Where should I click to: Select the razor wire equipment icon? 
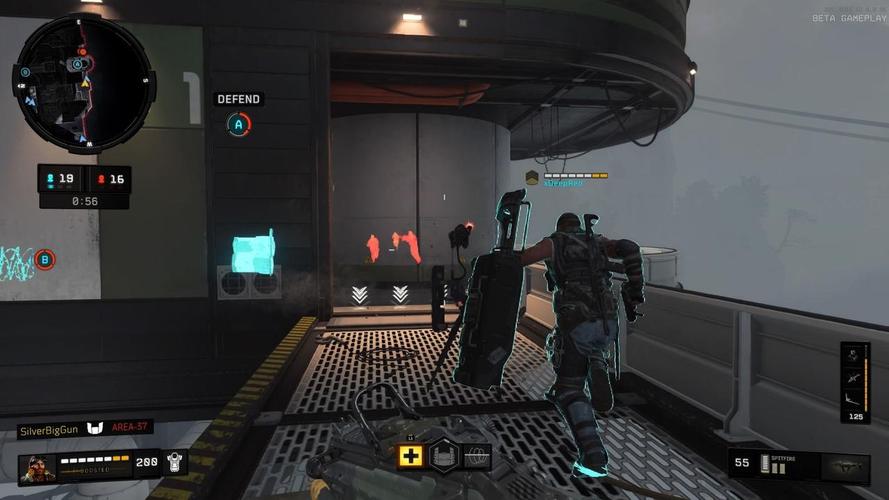click(x=477, y=456)
